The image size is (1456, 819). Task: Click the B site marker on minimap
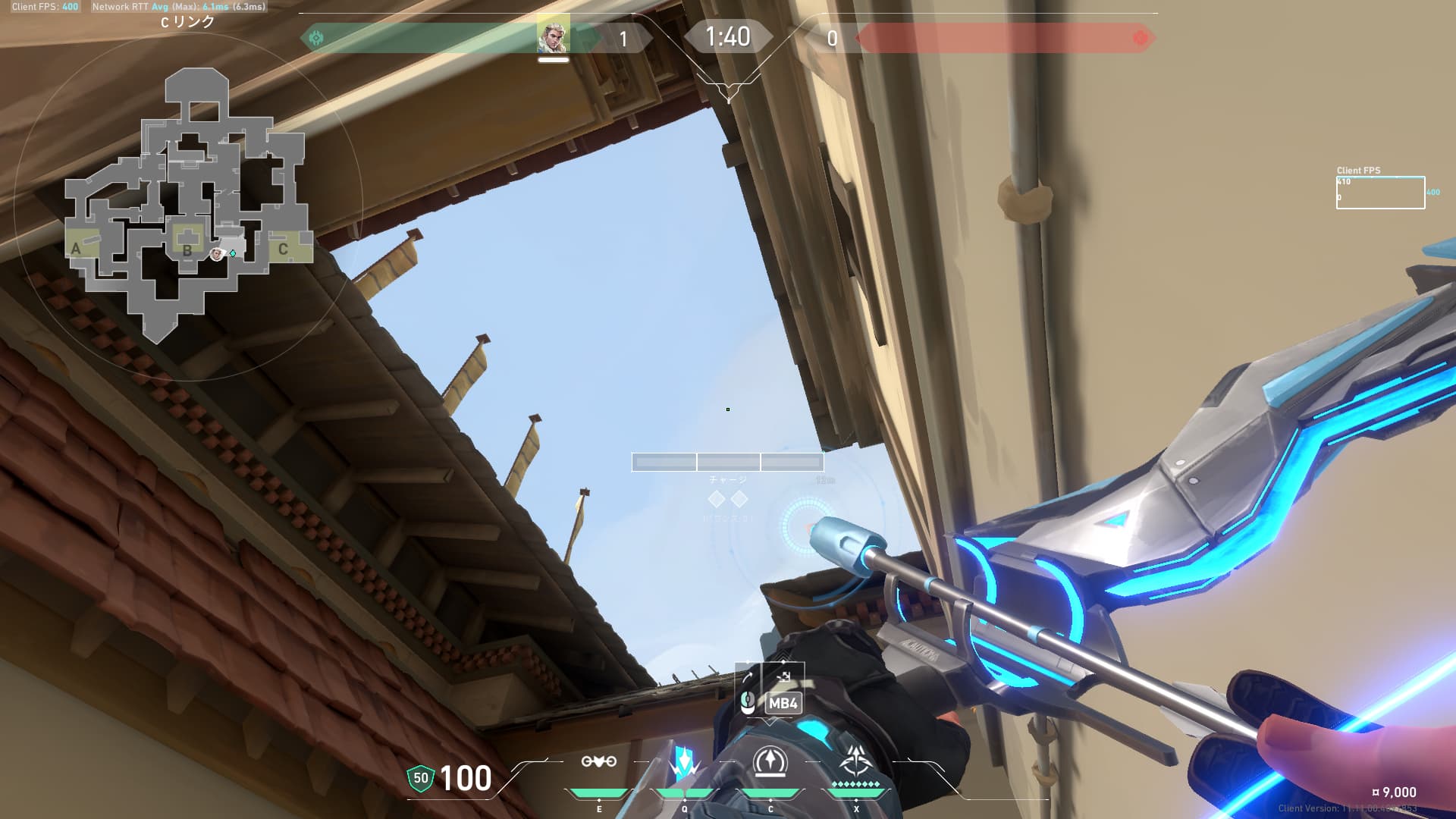click(187, 249)
